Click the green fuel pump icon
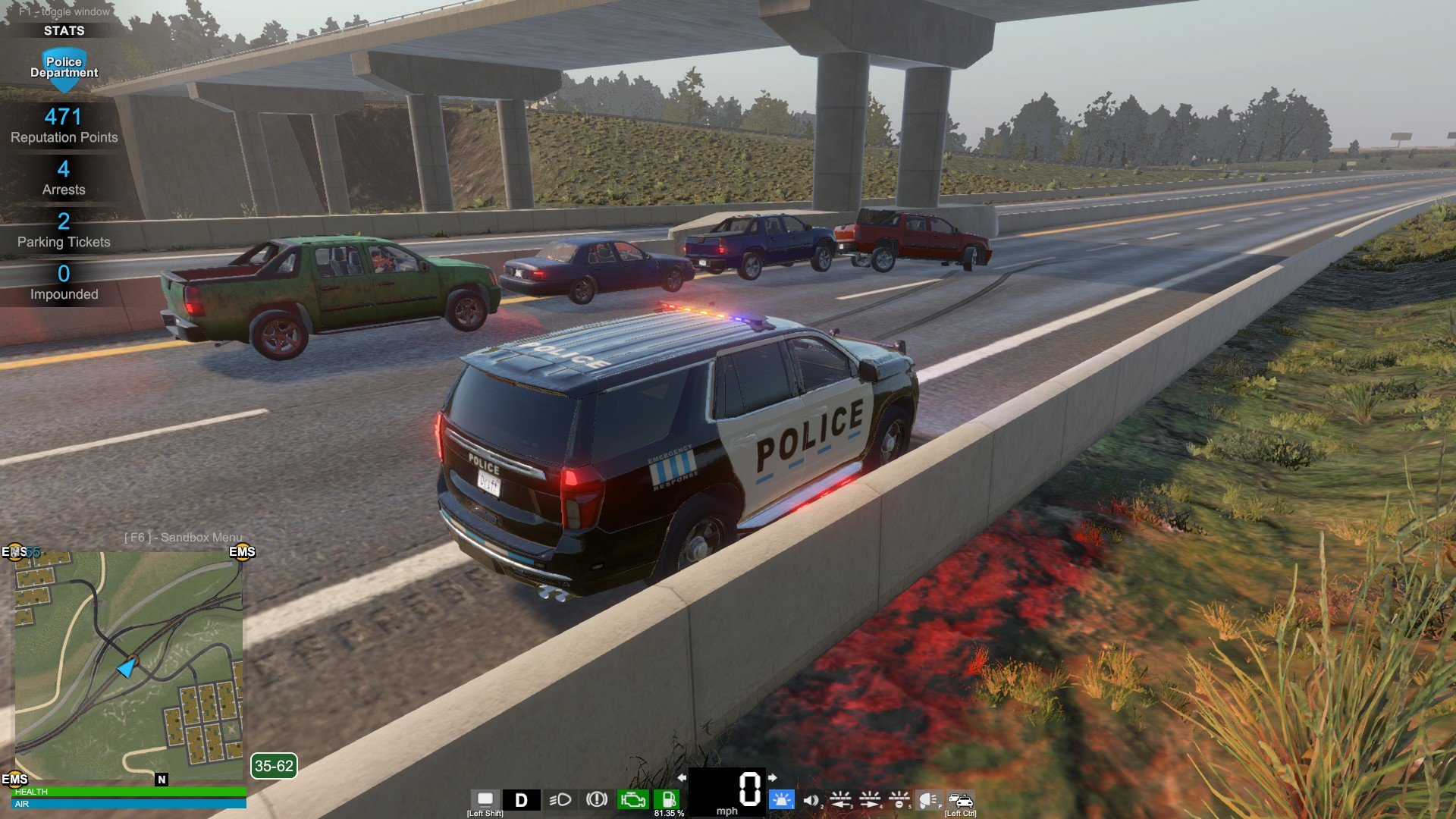Screen dimensions: 1456x819 click(668, 799)
